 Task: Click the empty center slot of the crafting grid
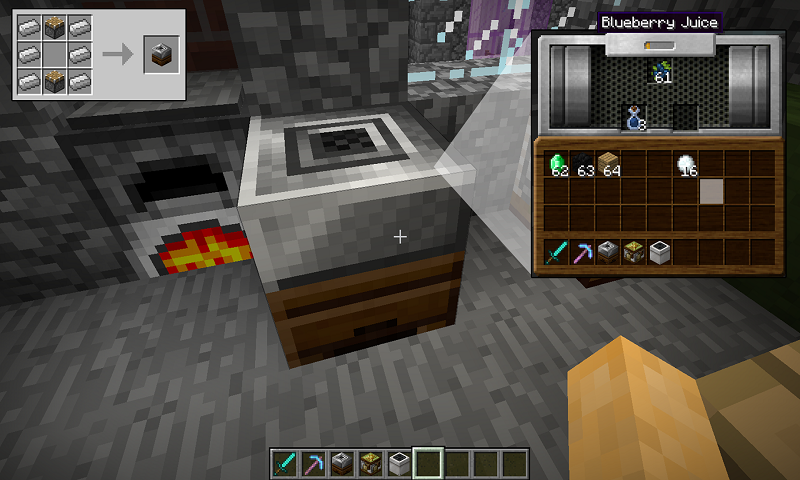(x=55, y=55)
